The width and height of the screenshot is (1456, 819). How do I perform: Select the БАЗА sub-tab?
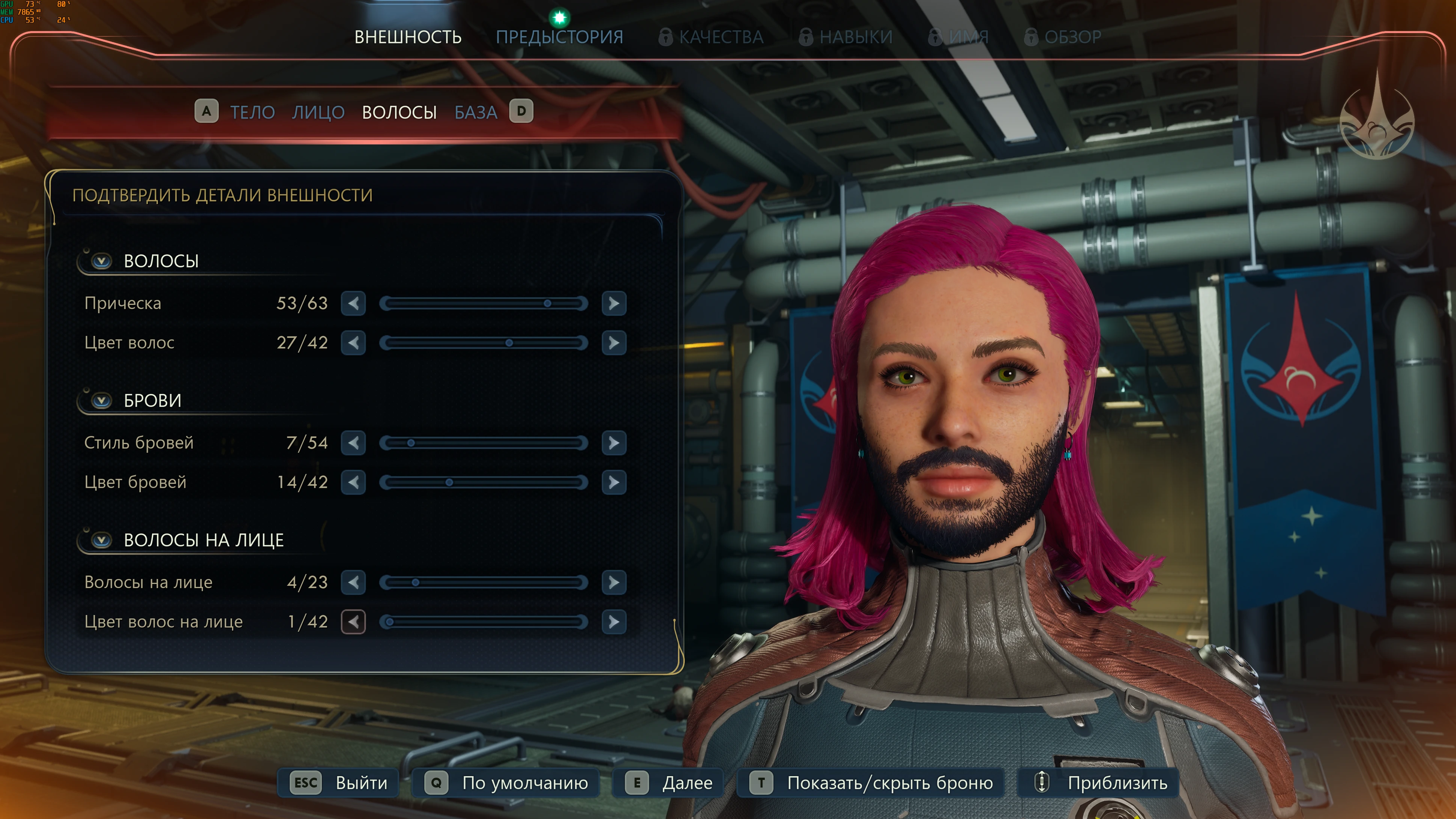[476, 113]
